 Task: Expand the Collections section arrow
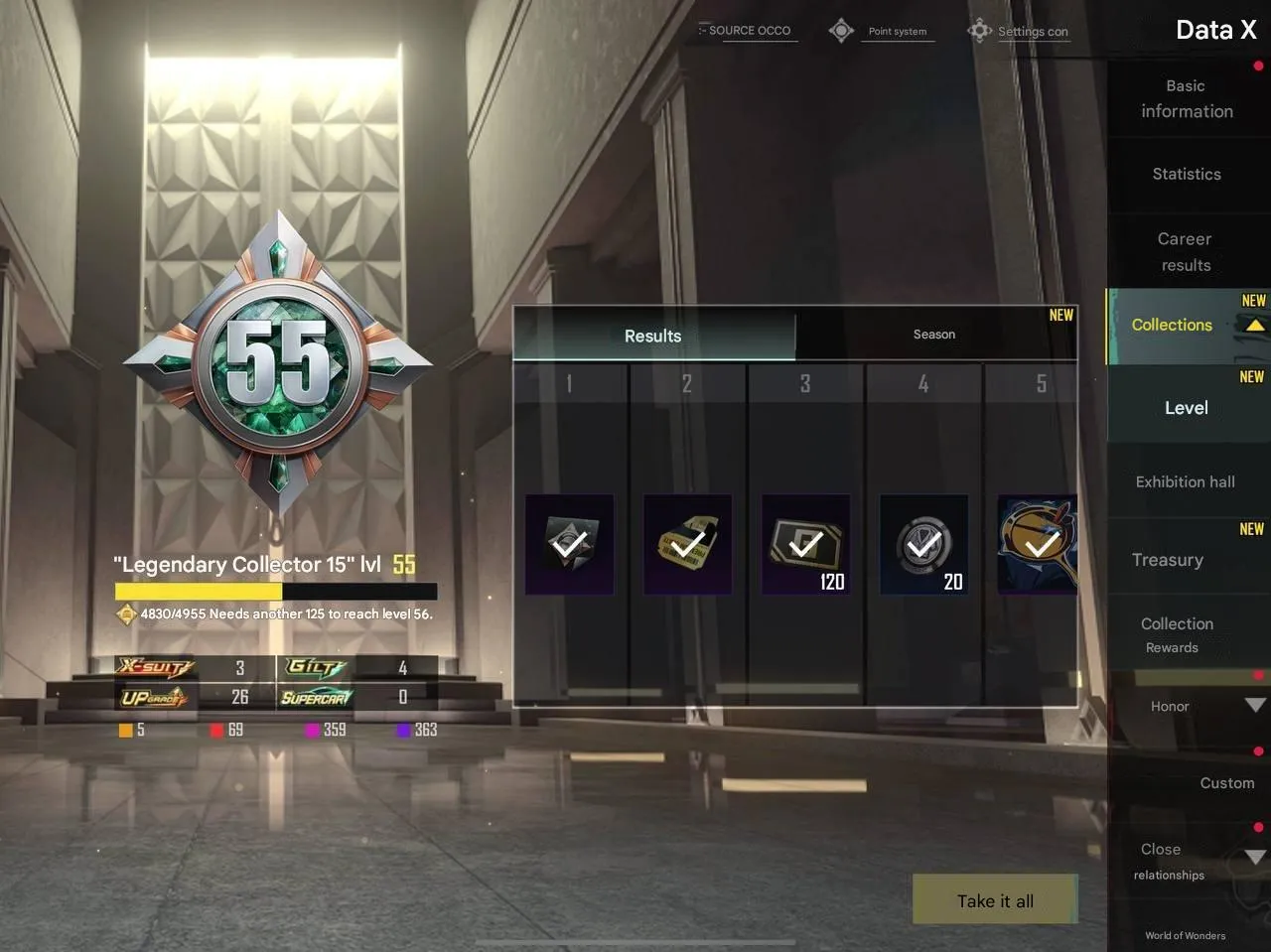click(x=1254, y=325)
